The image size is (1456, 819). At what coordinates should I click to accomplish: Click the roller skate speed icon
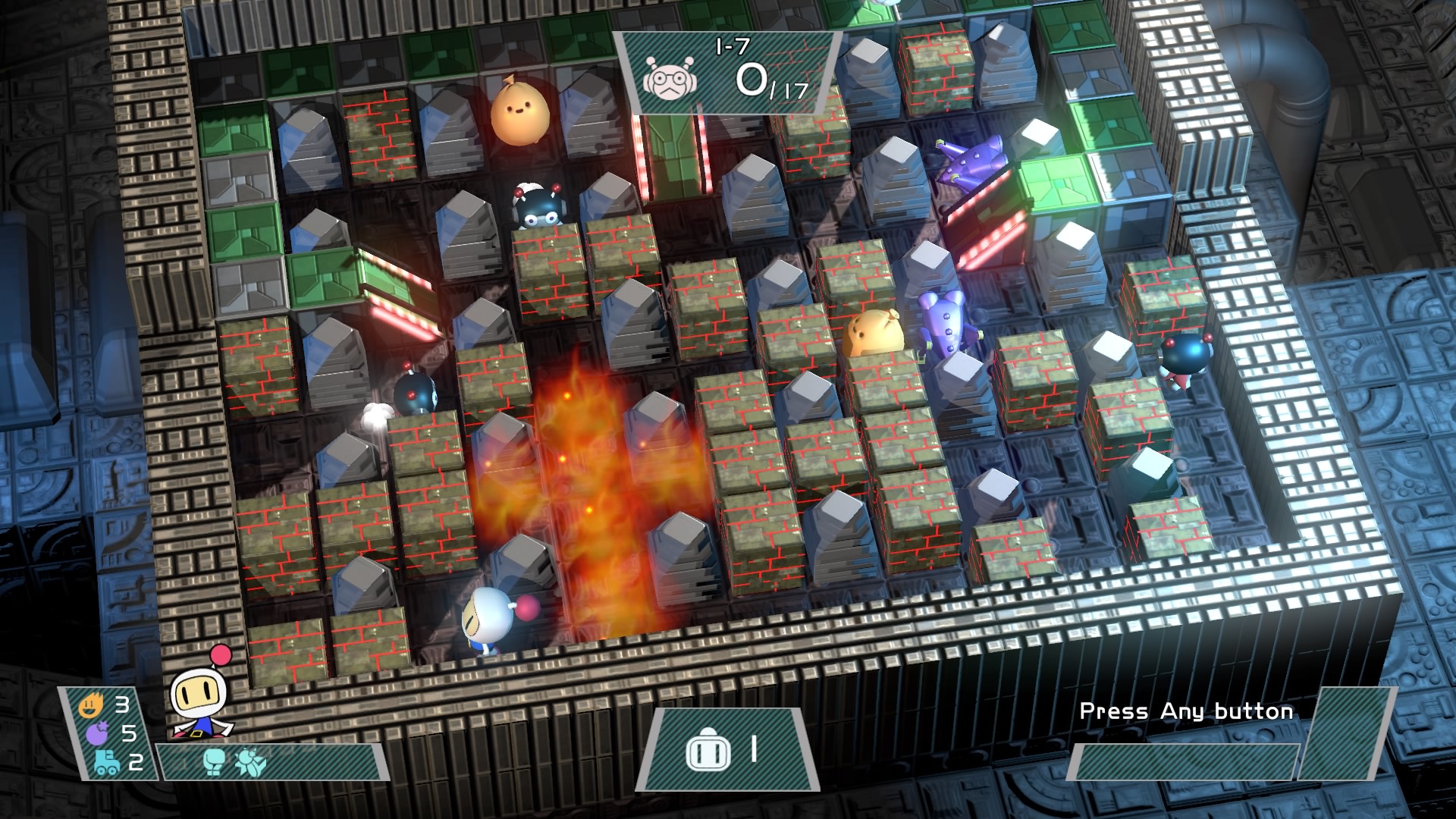click(x=106, y=761)
